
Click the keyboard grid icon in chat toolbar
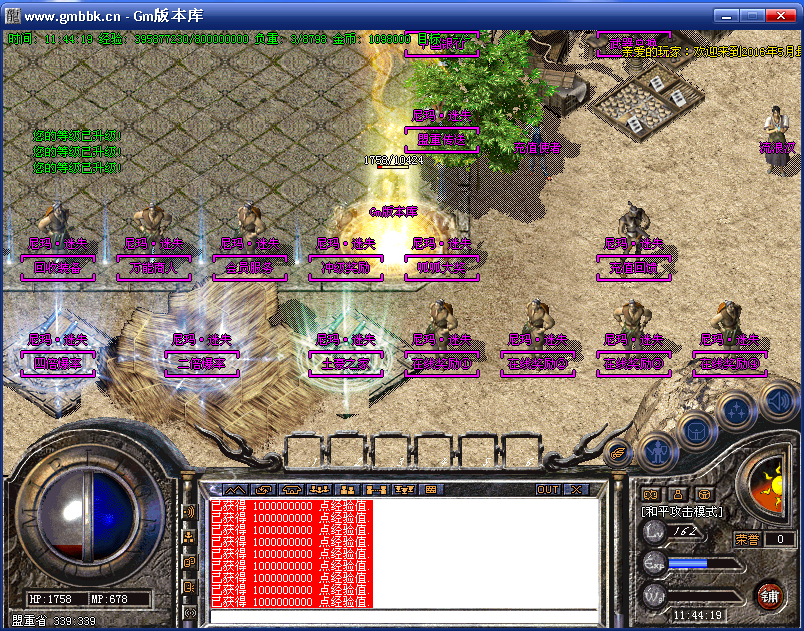pyautogui.click(x=431, y=490)
